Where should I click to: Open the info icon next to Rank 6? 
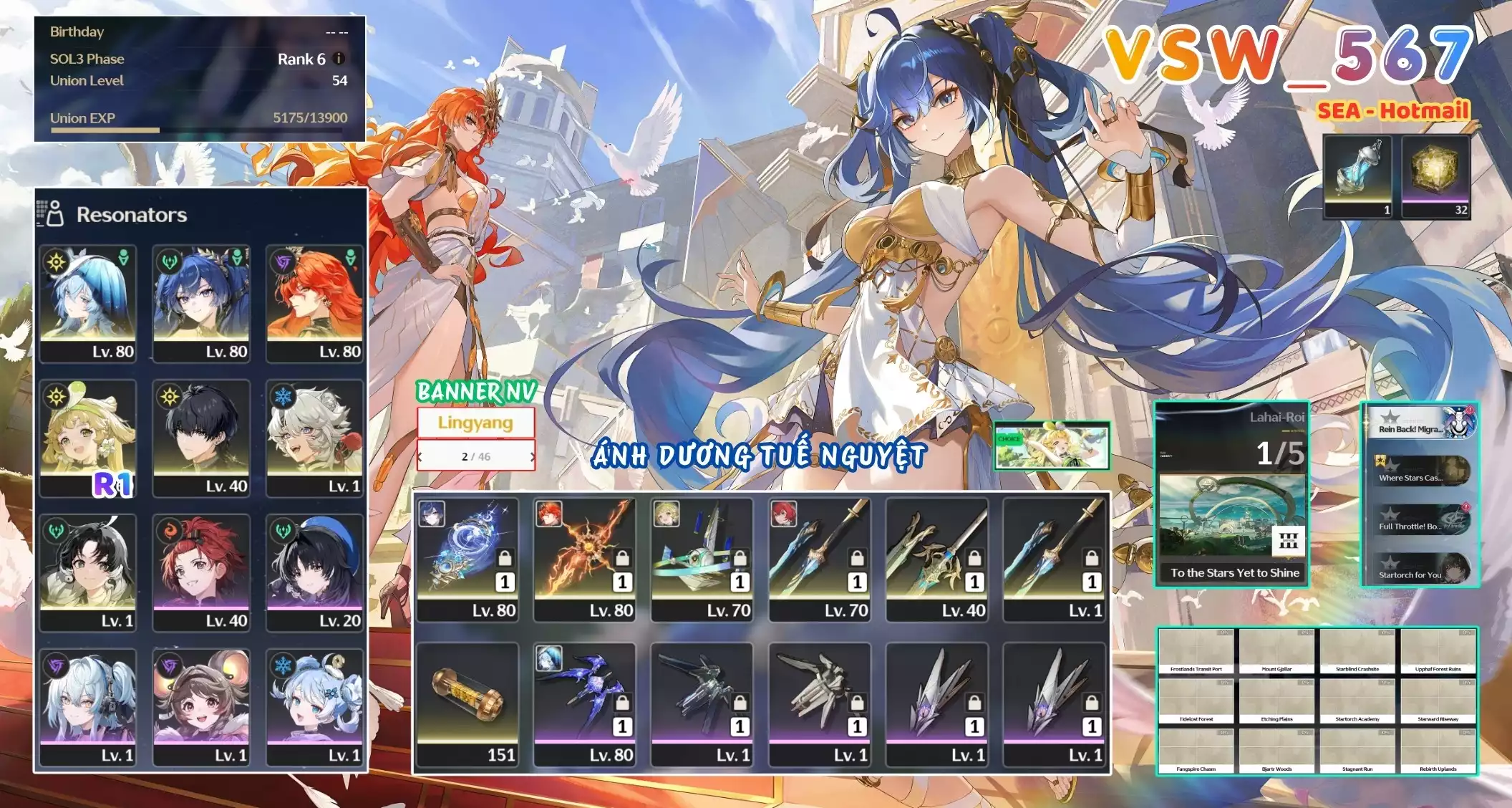click(x=338, y=59)
